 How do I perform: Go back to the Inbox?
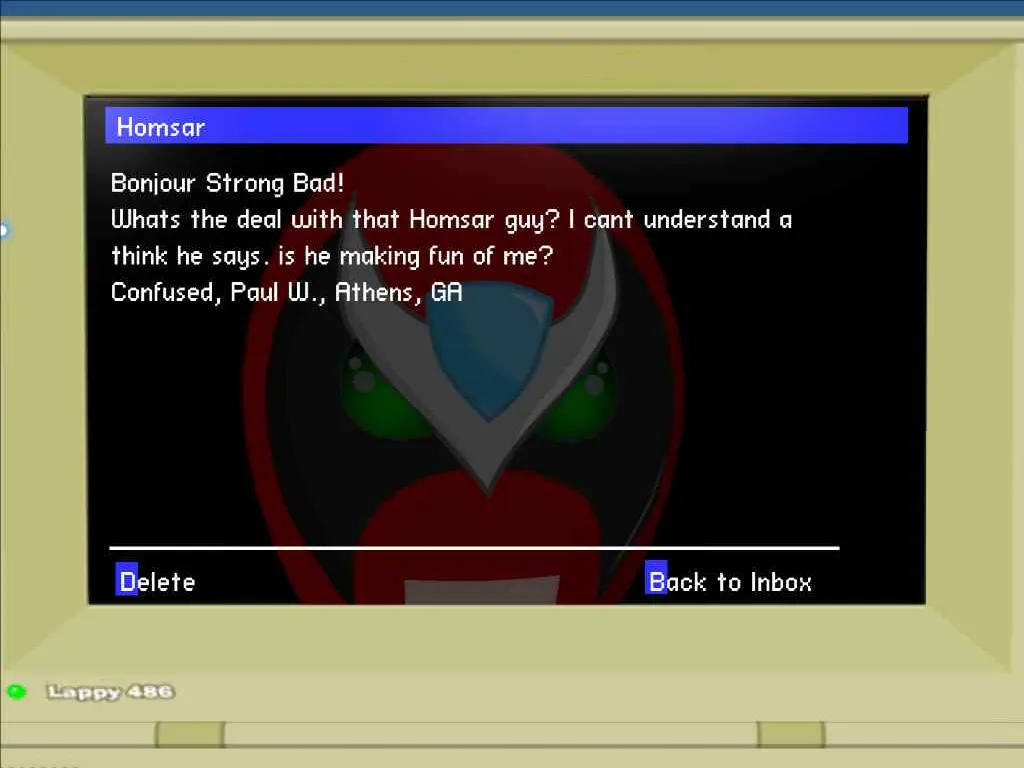tap(729, 581)
